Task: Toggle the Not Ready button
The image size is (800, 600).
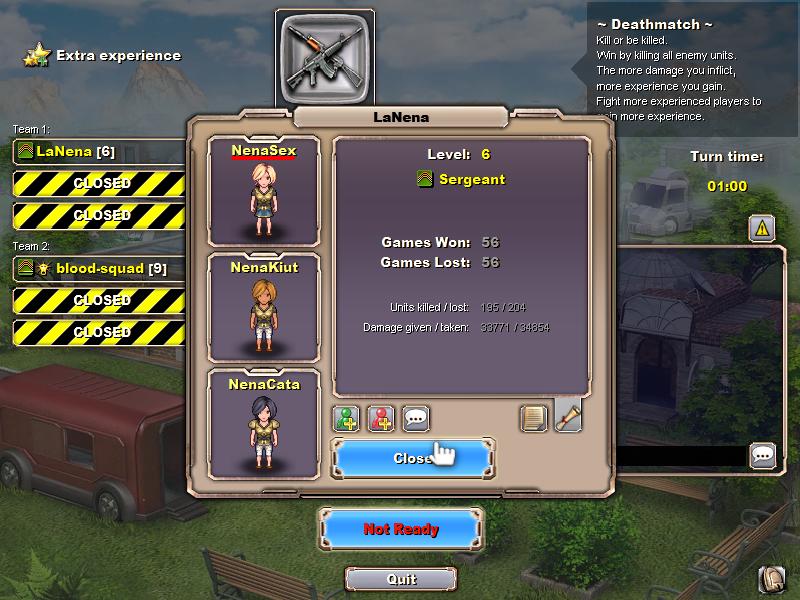Action: click(x=401, y=529)
